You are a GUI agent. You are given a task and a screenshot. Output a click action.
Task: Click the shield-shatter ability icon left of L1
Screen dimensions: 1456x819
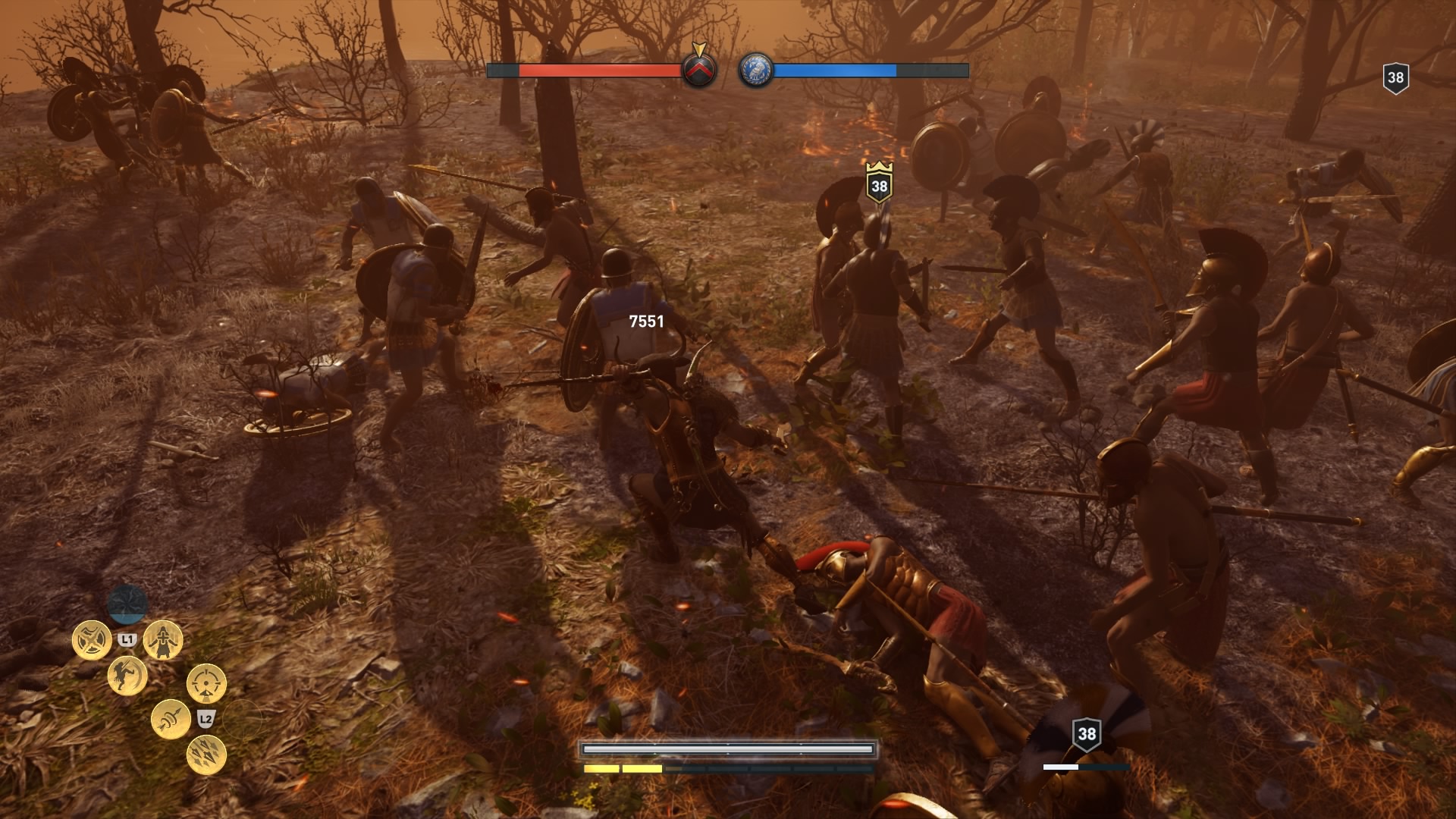91,639
